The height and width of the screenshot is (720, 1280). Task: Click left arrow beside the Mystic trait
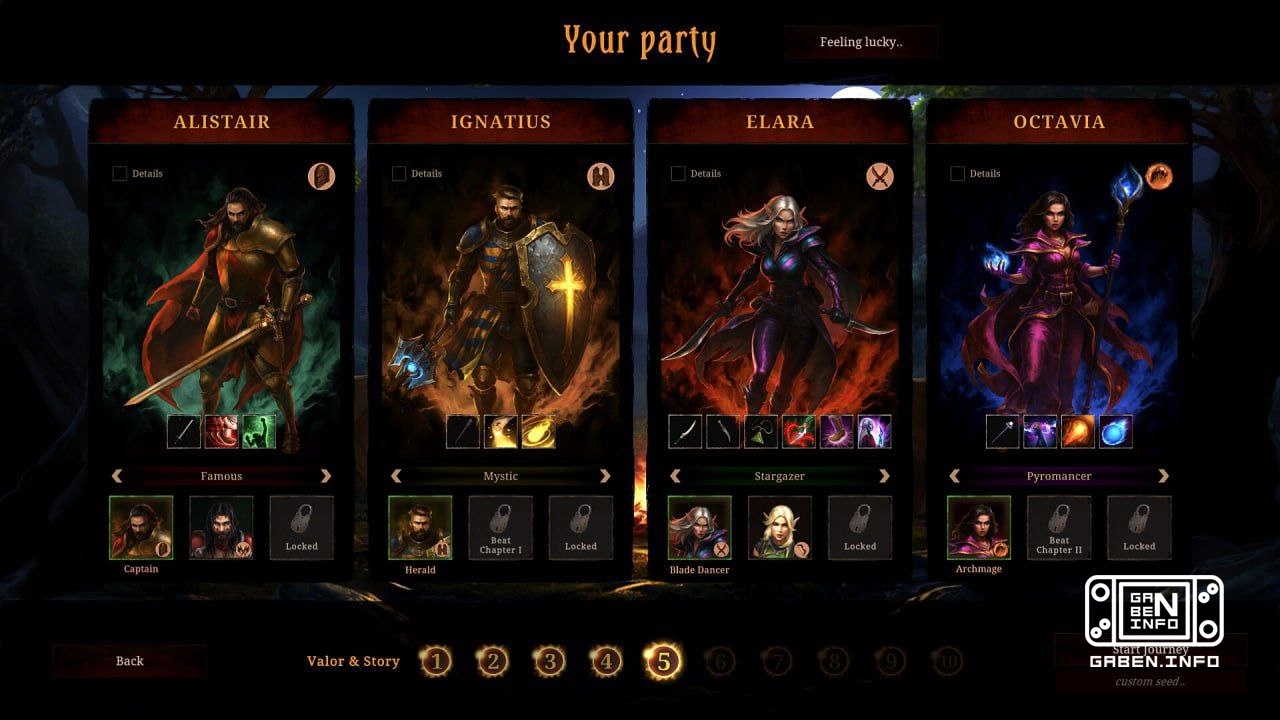pyautogui.click(x=394, y=476)
